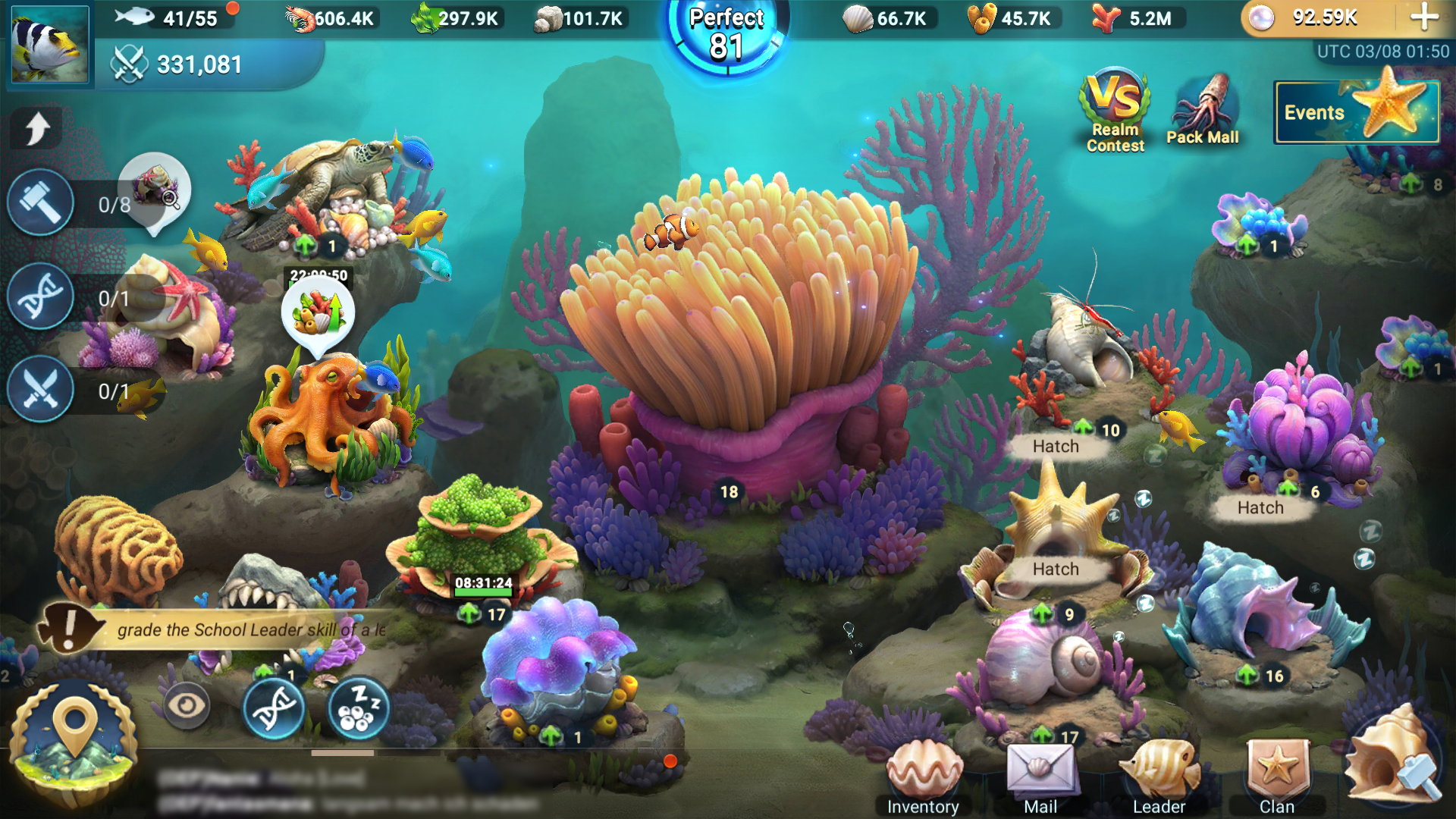
Task: Toggle the eye visibility button
Action: (186, 705)
